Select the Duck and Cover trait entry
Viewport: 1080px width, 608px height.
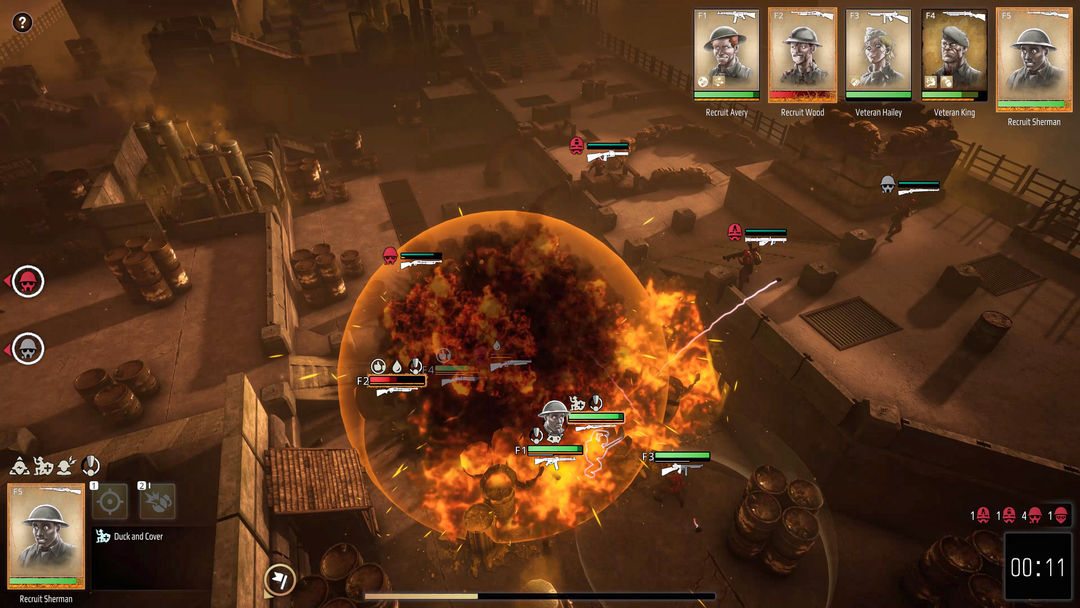point(130,537)
